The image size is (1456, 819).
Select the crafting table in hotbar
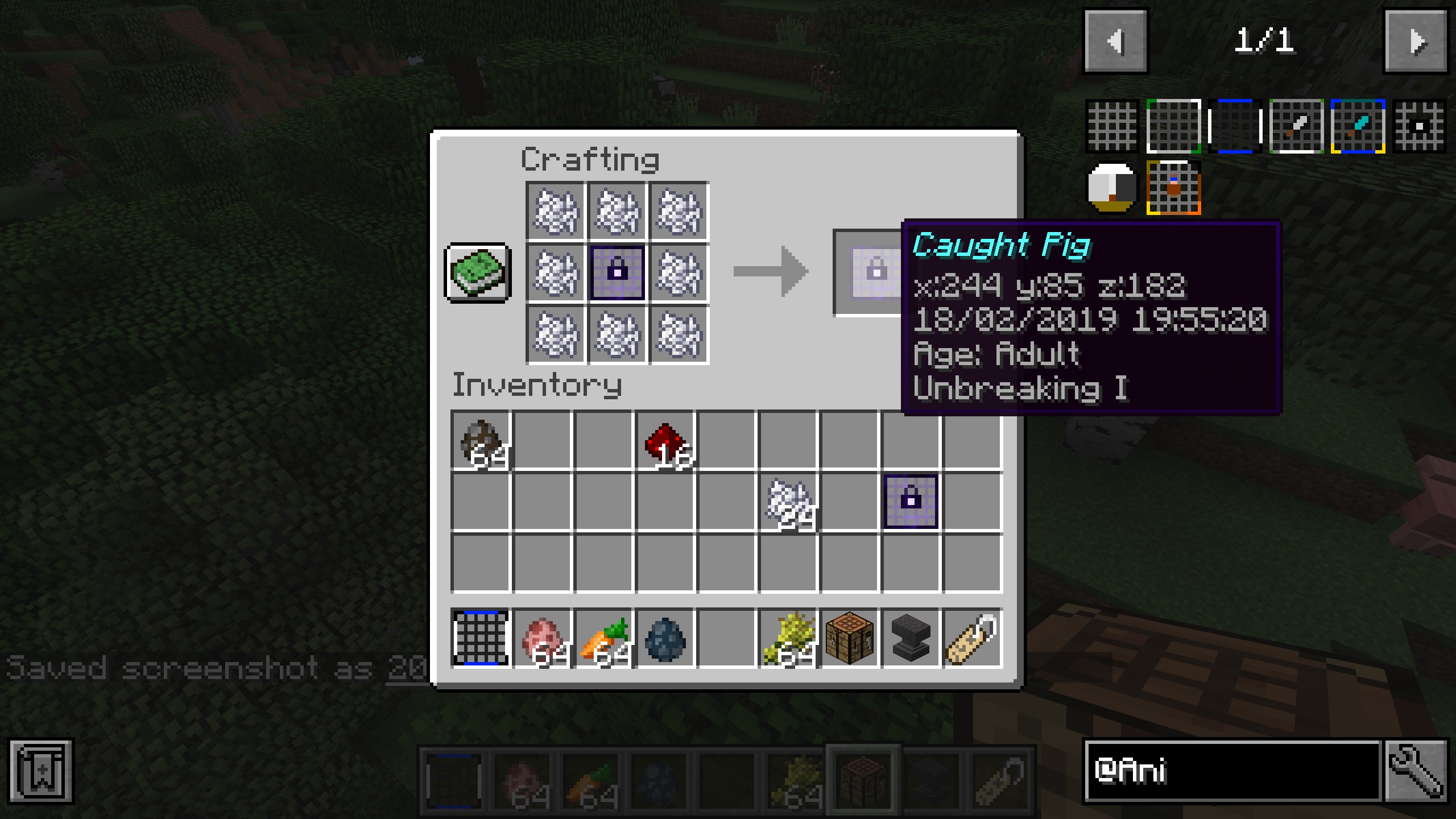[849, 638]
